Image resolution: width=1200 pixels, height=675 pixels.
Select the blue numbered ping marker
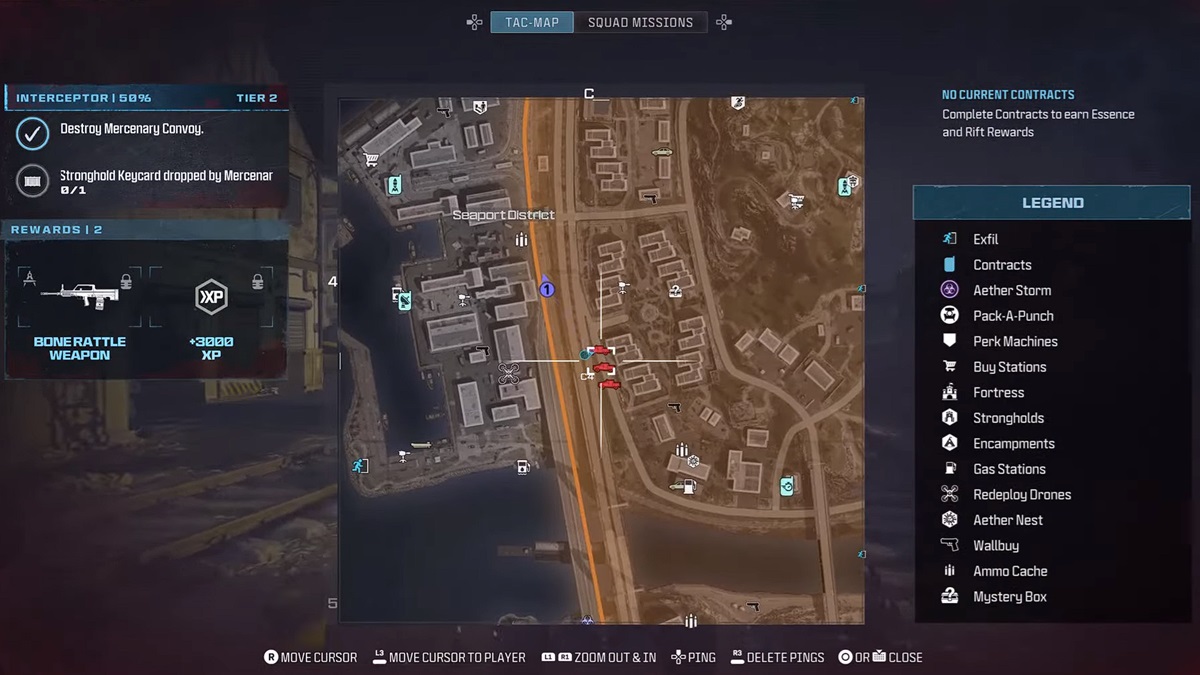click(546, 289)
